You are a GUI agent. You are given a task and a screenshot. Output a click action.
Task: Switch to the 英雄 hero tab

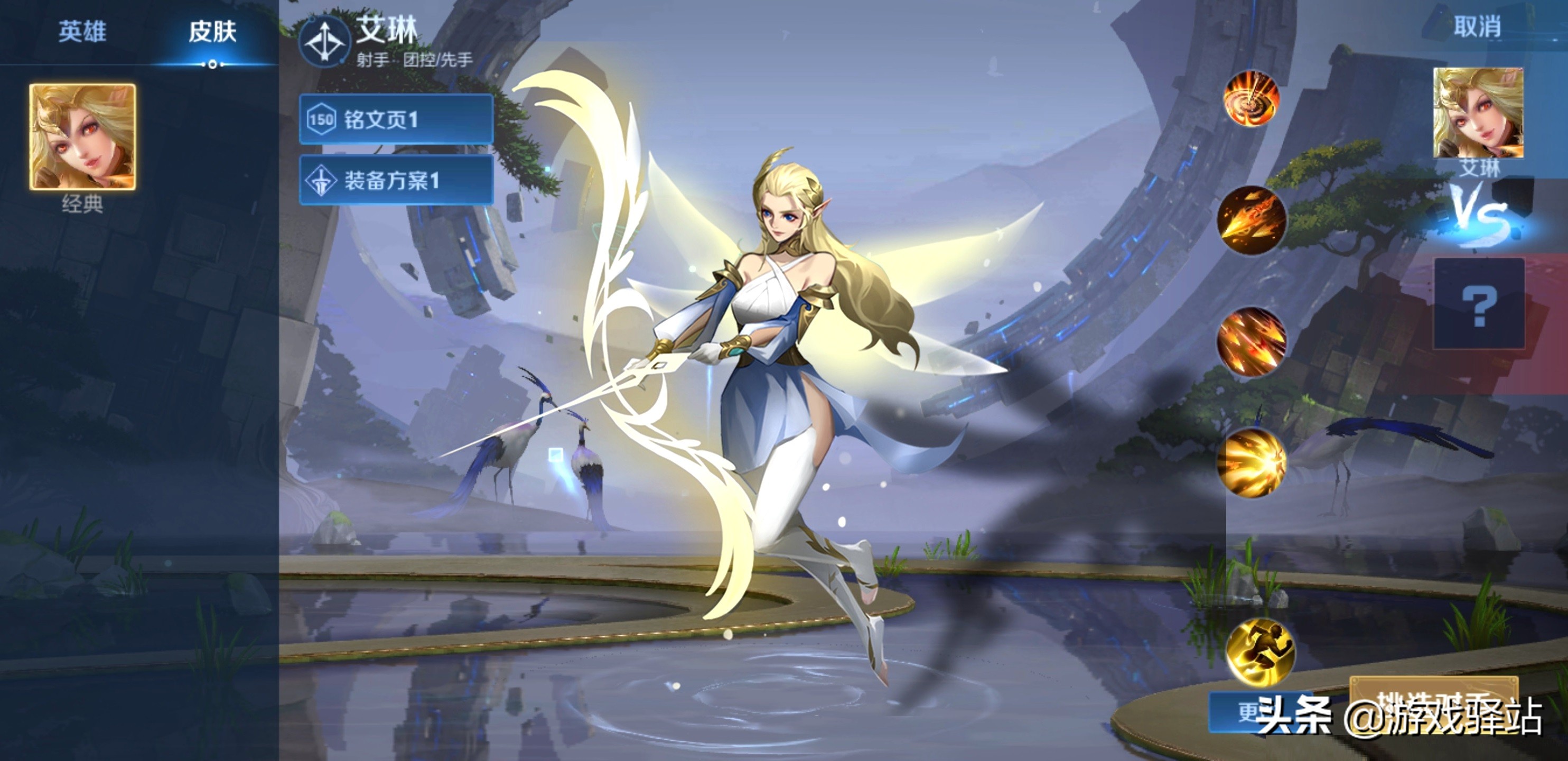(x=82, y=32)
